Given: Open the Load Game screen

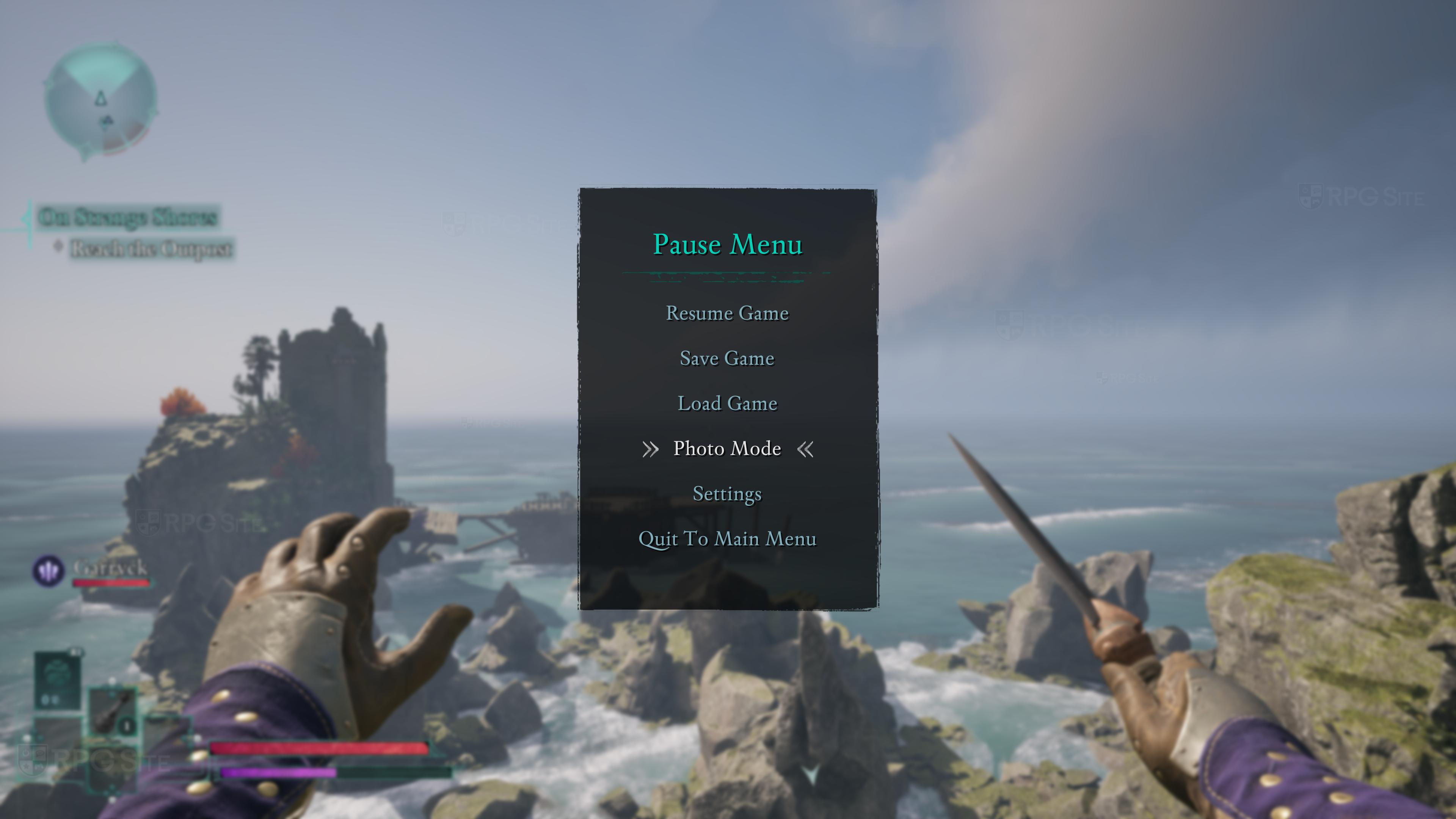Looking at the screenshot, I should coord(727,403).
